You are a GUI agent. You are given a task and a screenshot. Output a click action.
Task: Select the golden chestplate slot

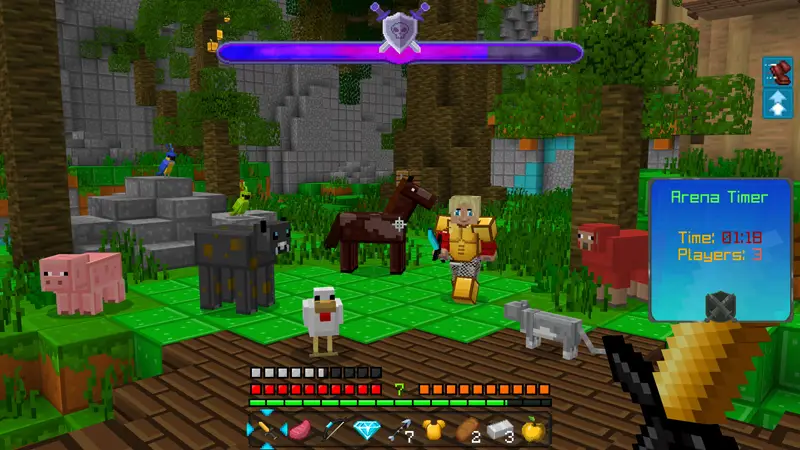click(x=434, y=431)
